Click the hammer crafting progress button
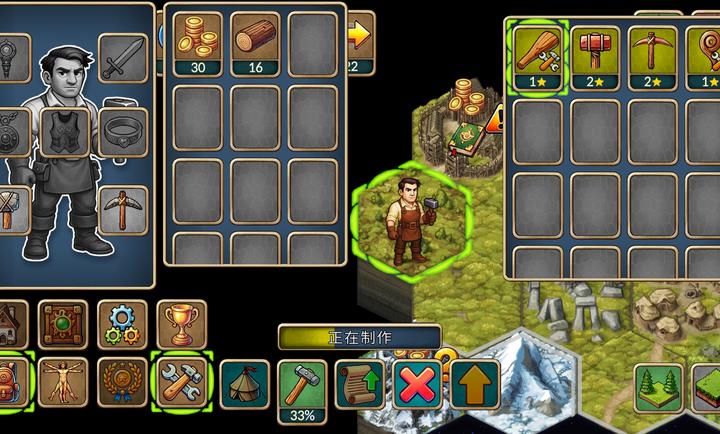720x434 pixels. pos(302,387)
